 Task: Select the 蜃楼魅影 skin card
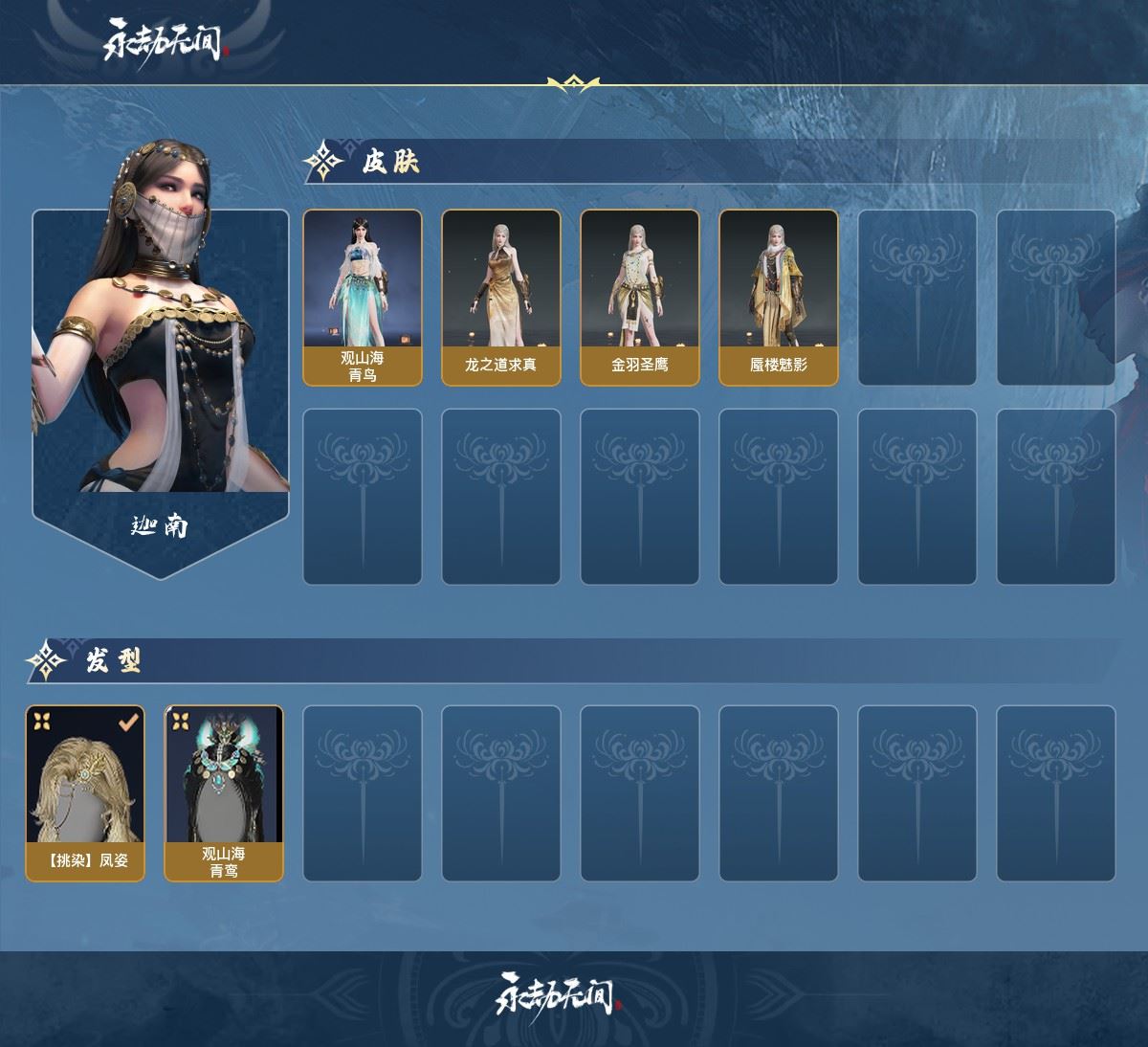click(x=778, y=297)
